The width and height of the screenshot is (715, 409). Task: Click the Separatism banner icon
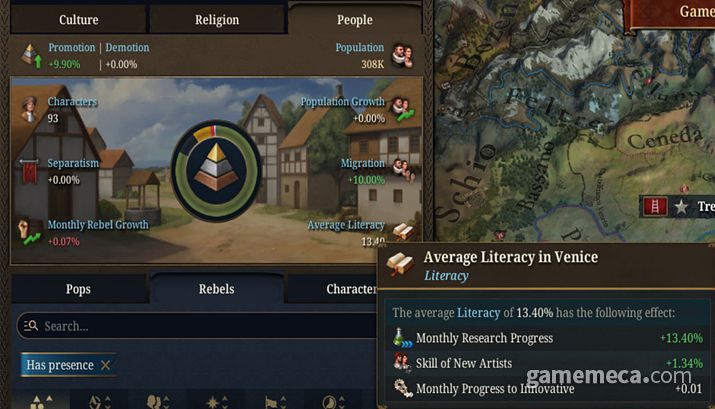point(30,170)
